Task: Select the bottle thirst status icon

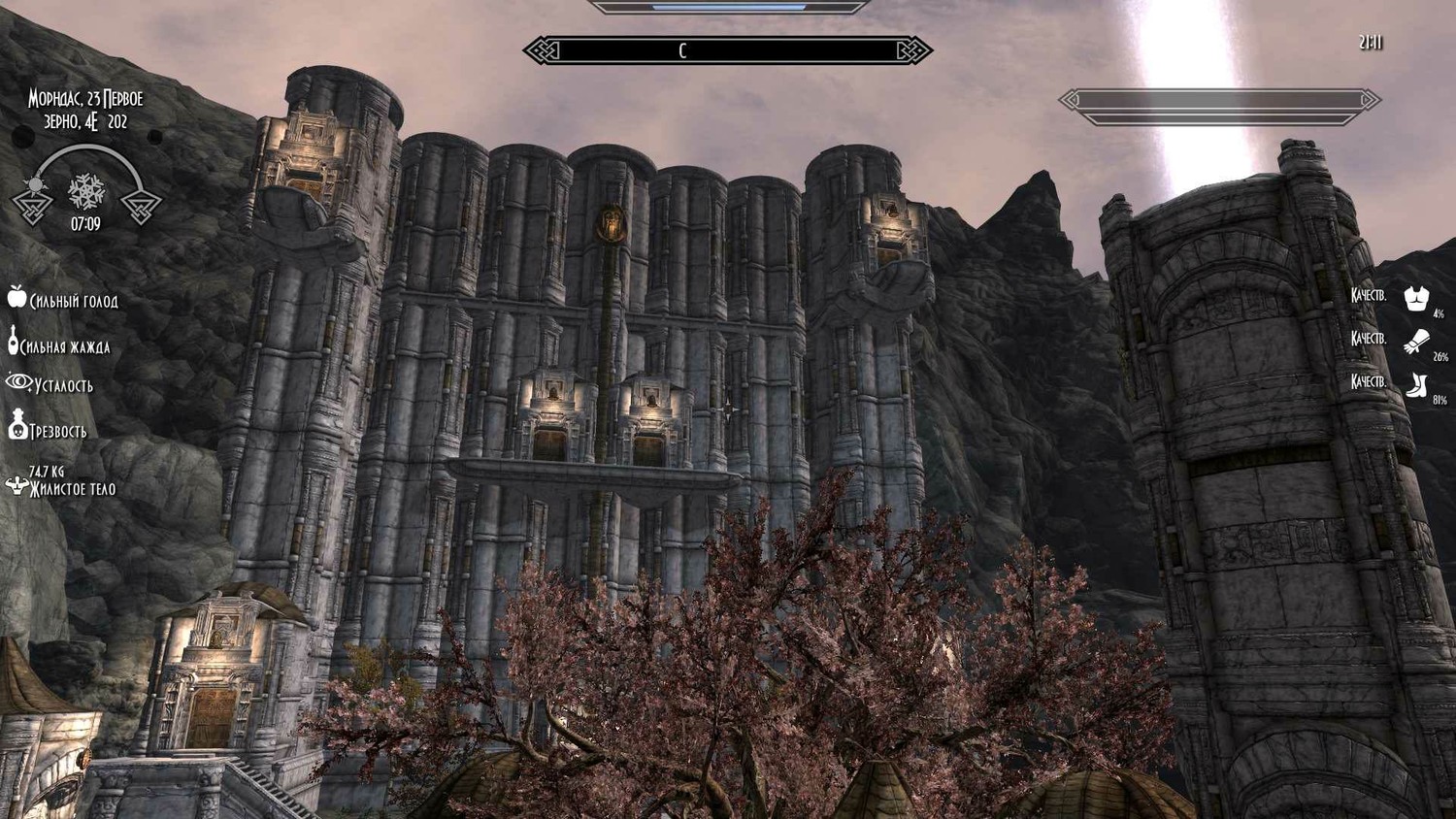Action: (13, 341)
